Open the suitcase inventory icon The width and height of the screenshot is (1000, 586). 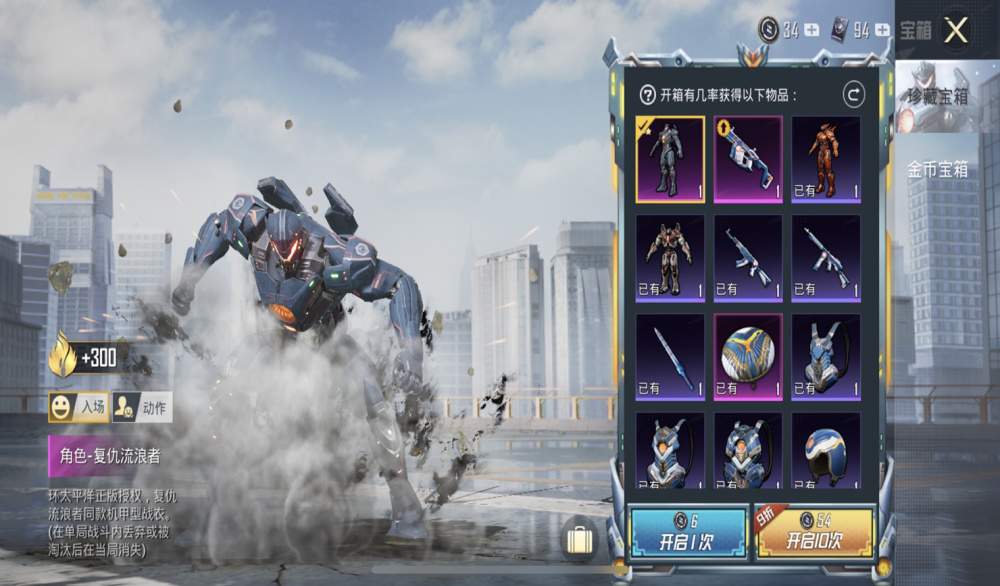579,540
